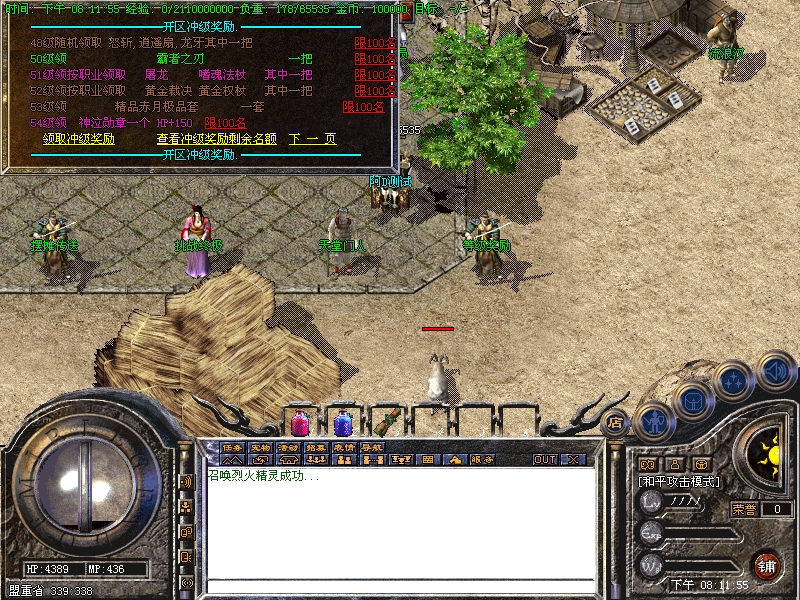Use the green scroll belt slot

point(387,420)
